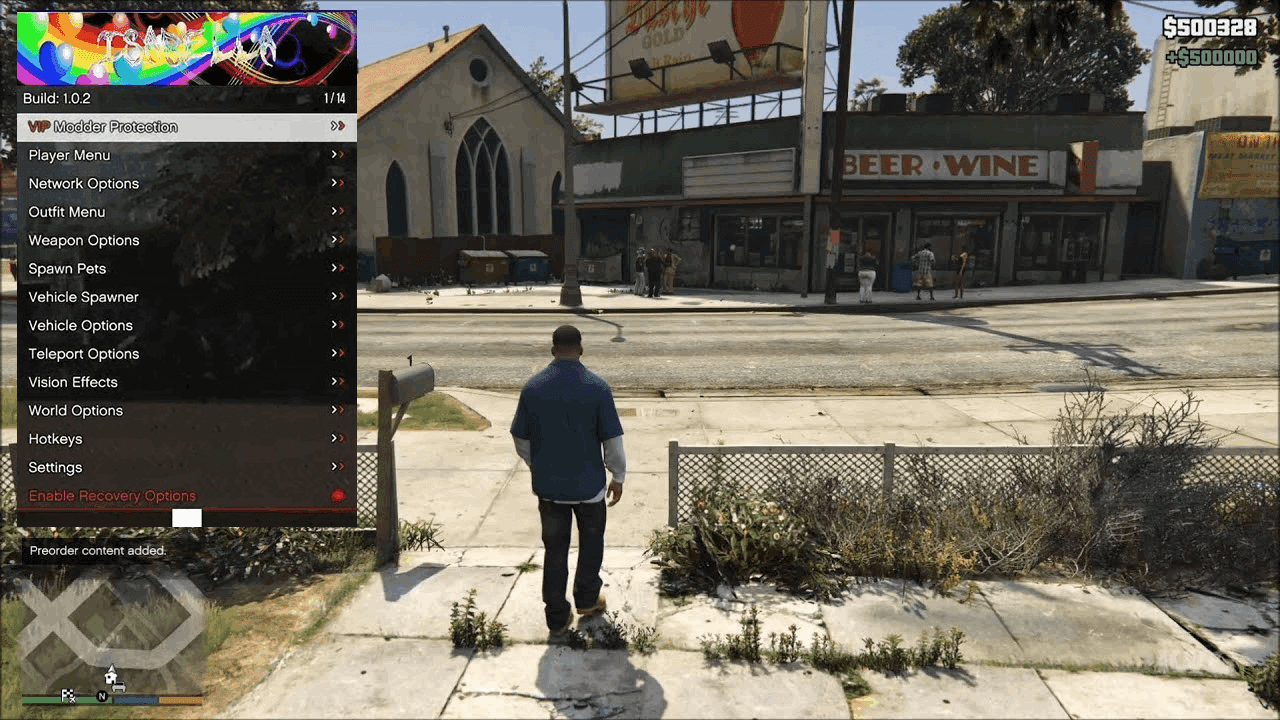
Task: Expand the Vehicle Spawner submenu chevron
Action: [337, 297]
